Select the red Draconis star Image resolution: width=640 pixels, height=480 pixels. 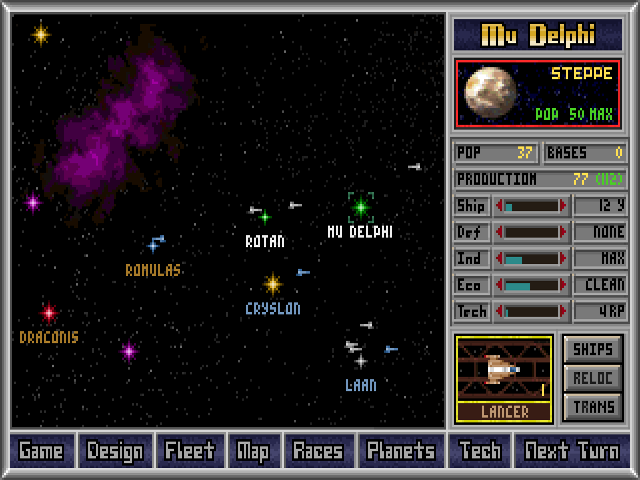point(48,313)
